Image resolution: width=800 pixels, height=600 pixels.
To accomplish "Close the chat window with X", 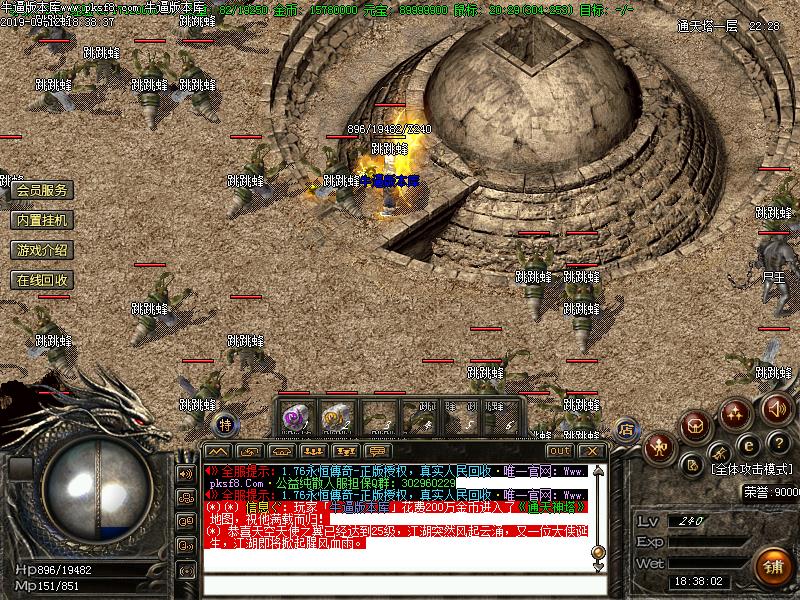I will coord(591,451).
